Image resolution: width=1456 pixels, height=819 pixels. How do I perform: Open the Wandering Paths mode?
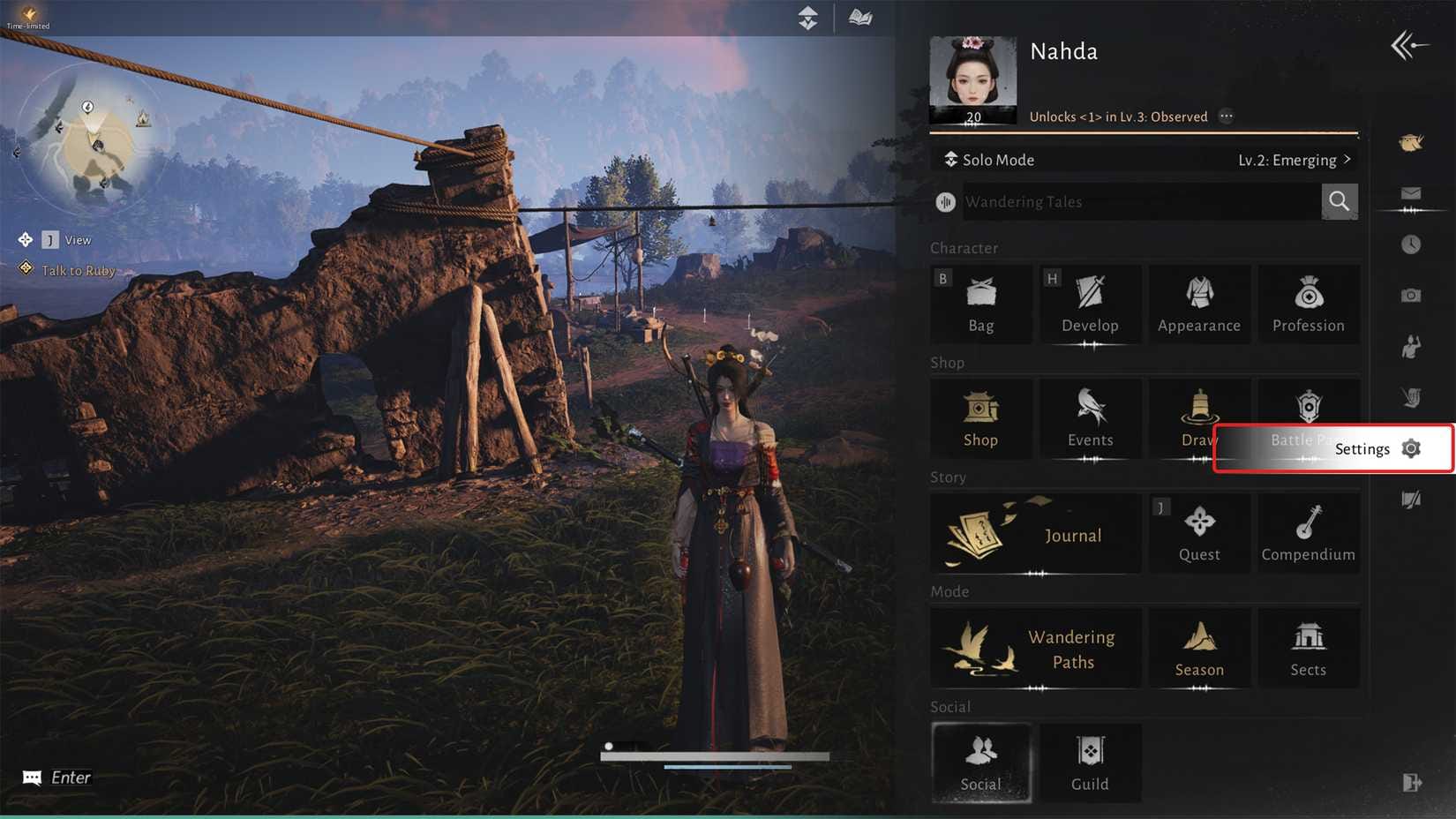(x=1035, y=649)
